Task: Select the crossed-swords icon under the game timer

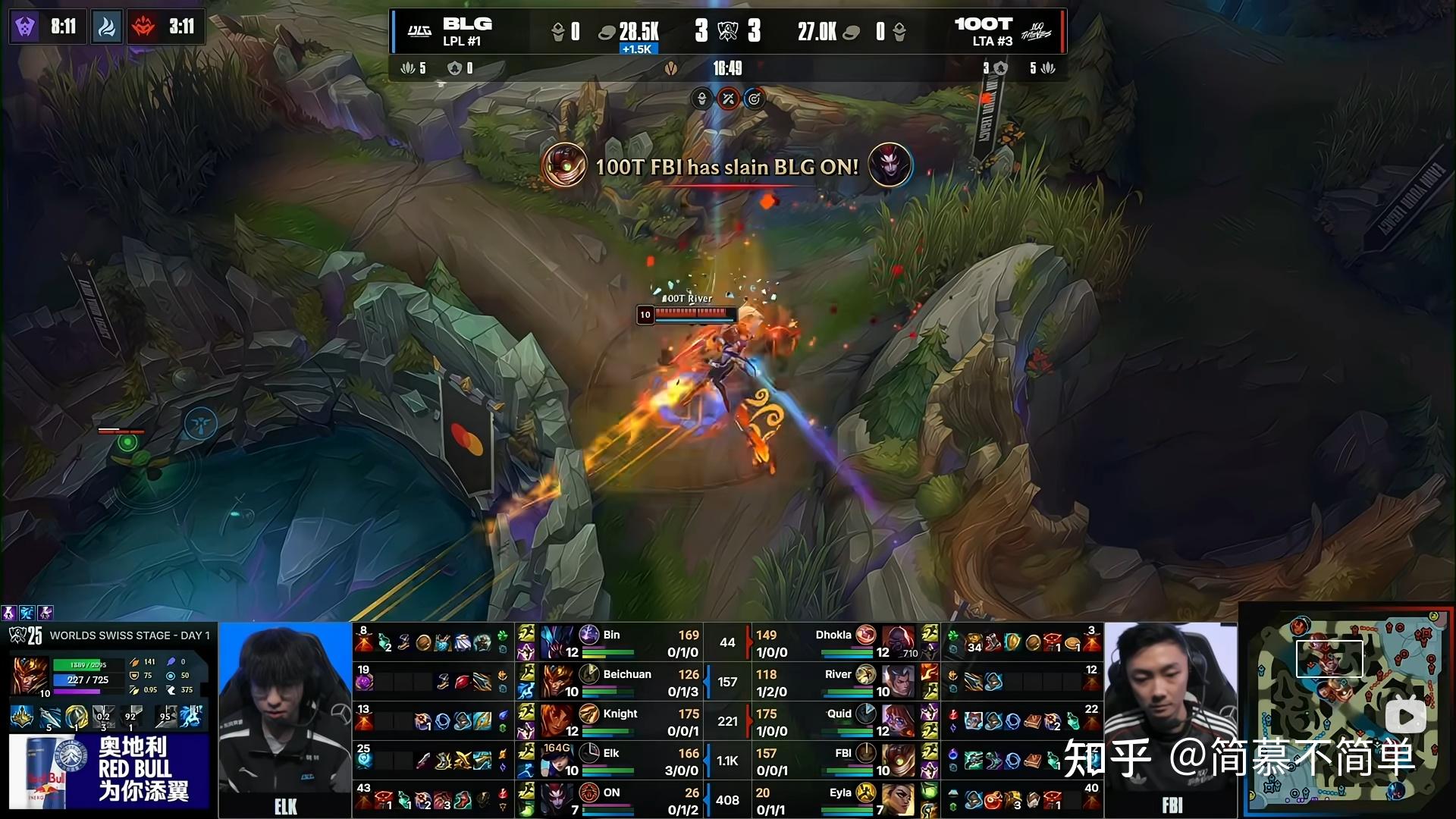Action: 728,99
